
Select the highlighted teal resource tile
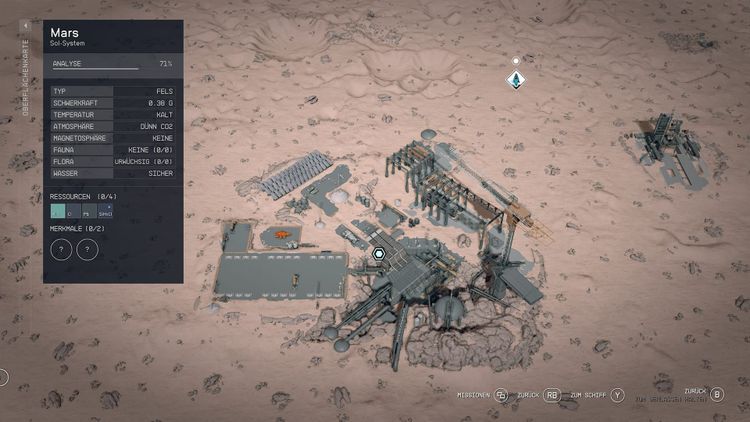click(57, 210)
